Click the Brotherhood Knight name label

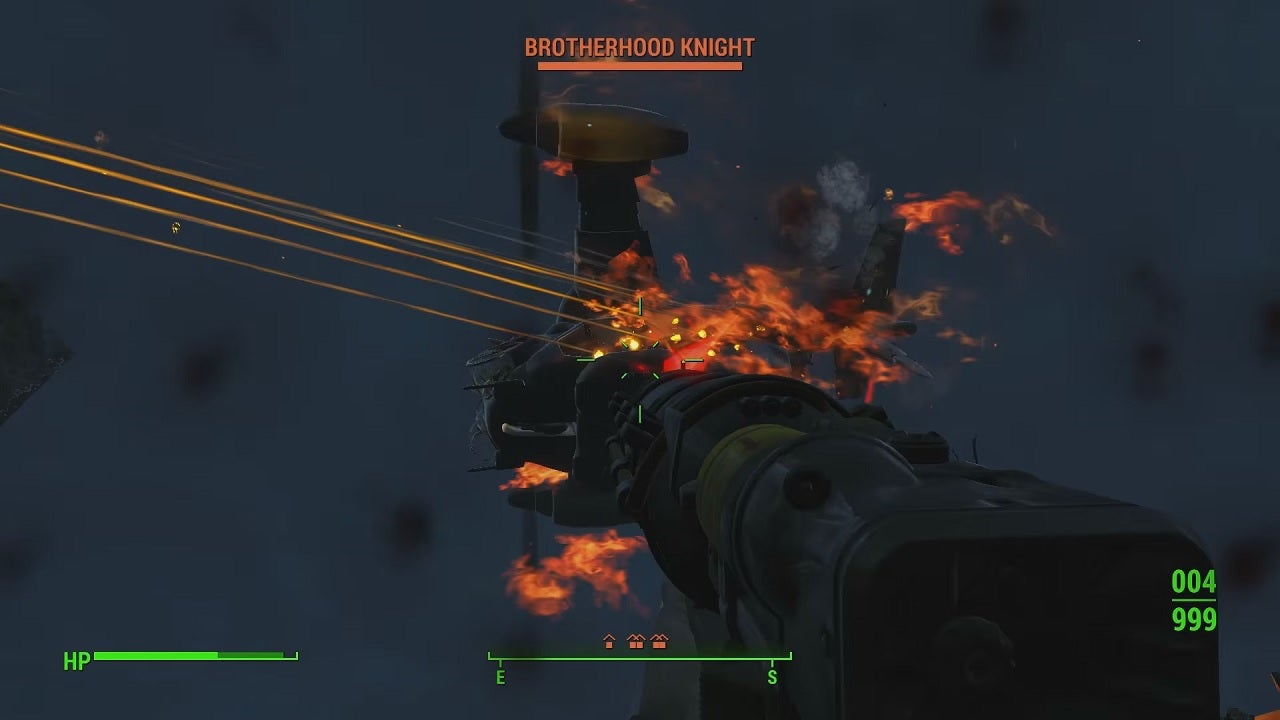click(638, 46)
